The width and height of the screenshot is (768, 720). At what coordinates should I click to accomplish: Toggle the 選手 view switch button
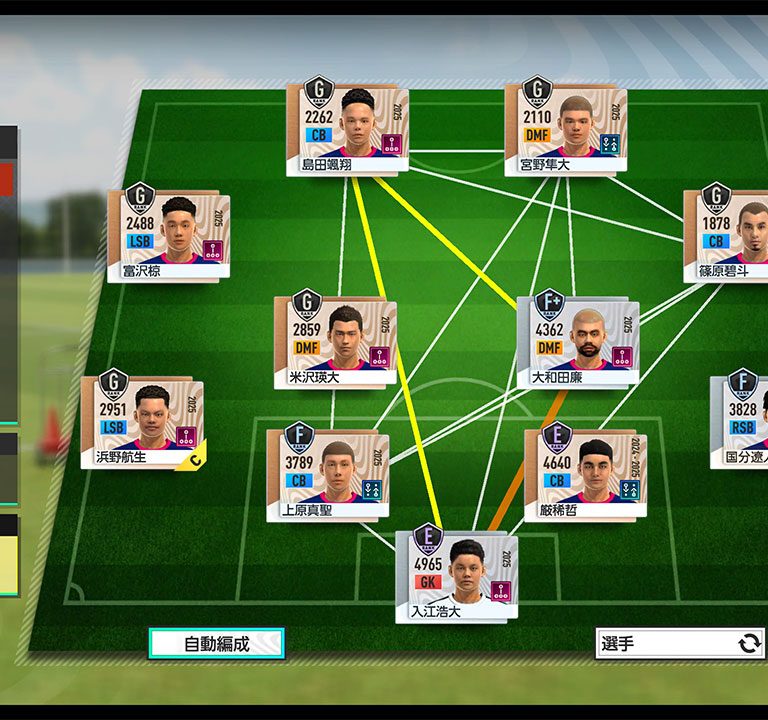(680, 643)
